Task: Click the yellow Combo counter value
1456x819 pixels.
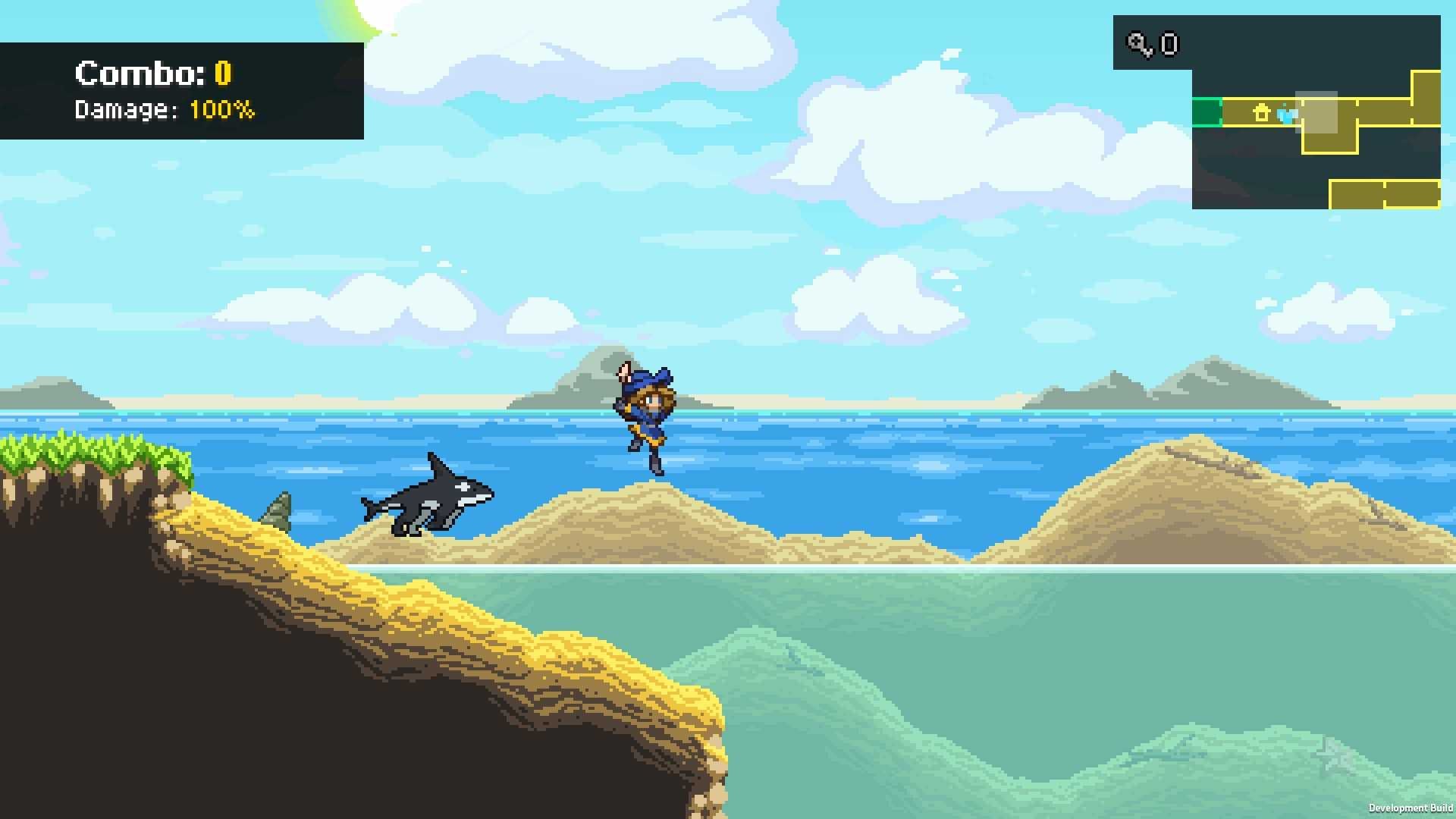Action: pyautogui.click(x=222, y=73)
